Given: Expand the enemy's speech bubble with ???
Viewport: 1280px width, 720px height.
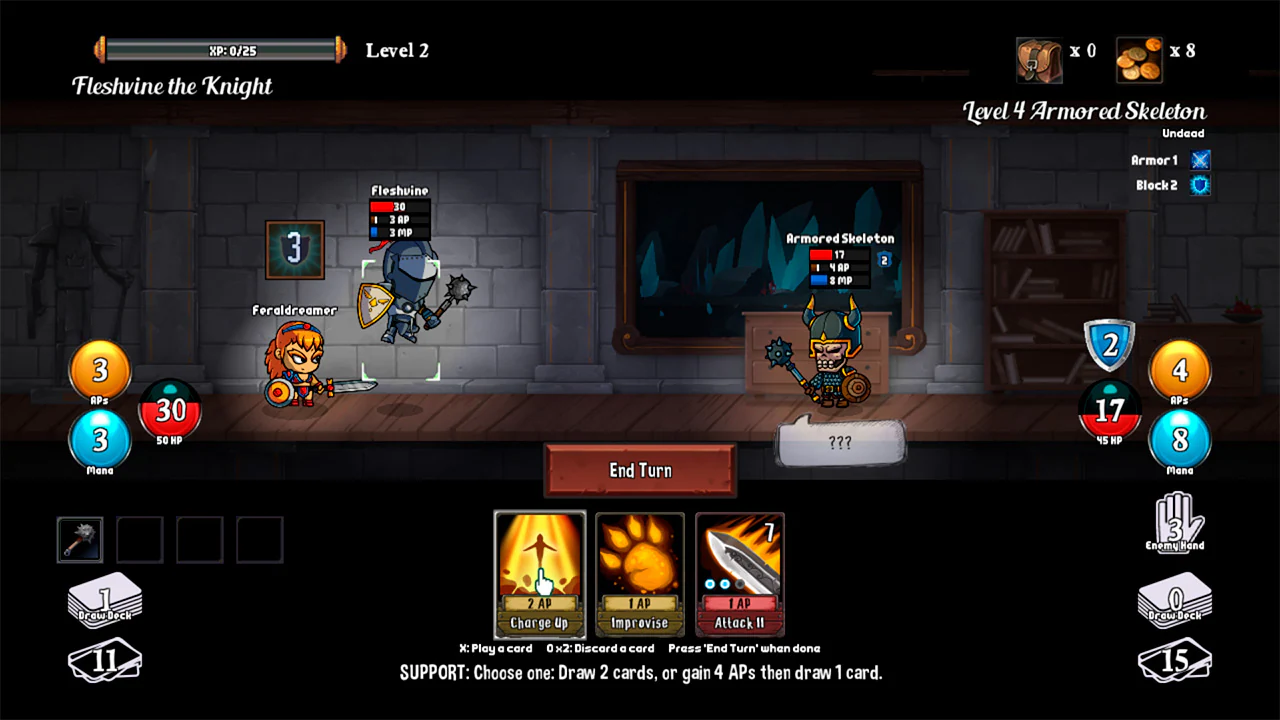Looking at the screenshot, I should 841,443.
